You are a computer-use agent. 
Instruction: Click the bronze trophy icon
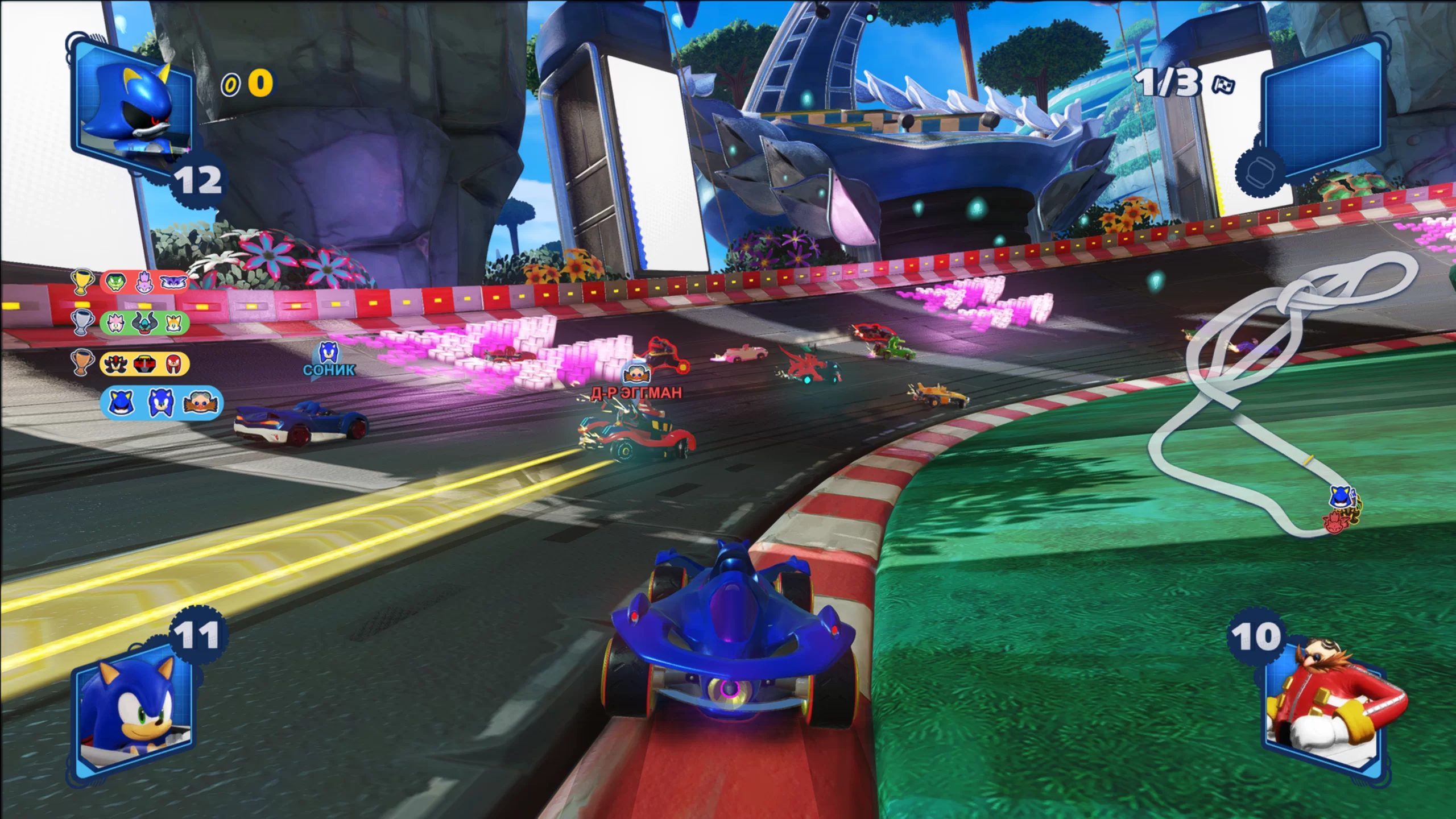pyautogui.click(x=81, y=362)
